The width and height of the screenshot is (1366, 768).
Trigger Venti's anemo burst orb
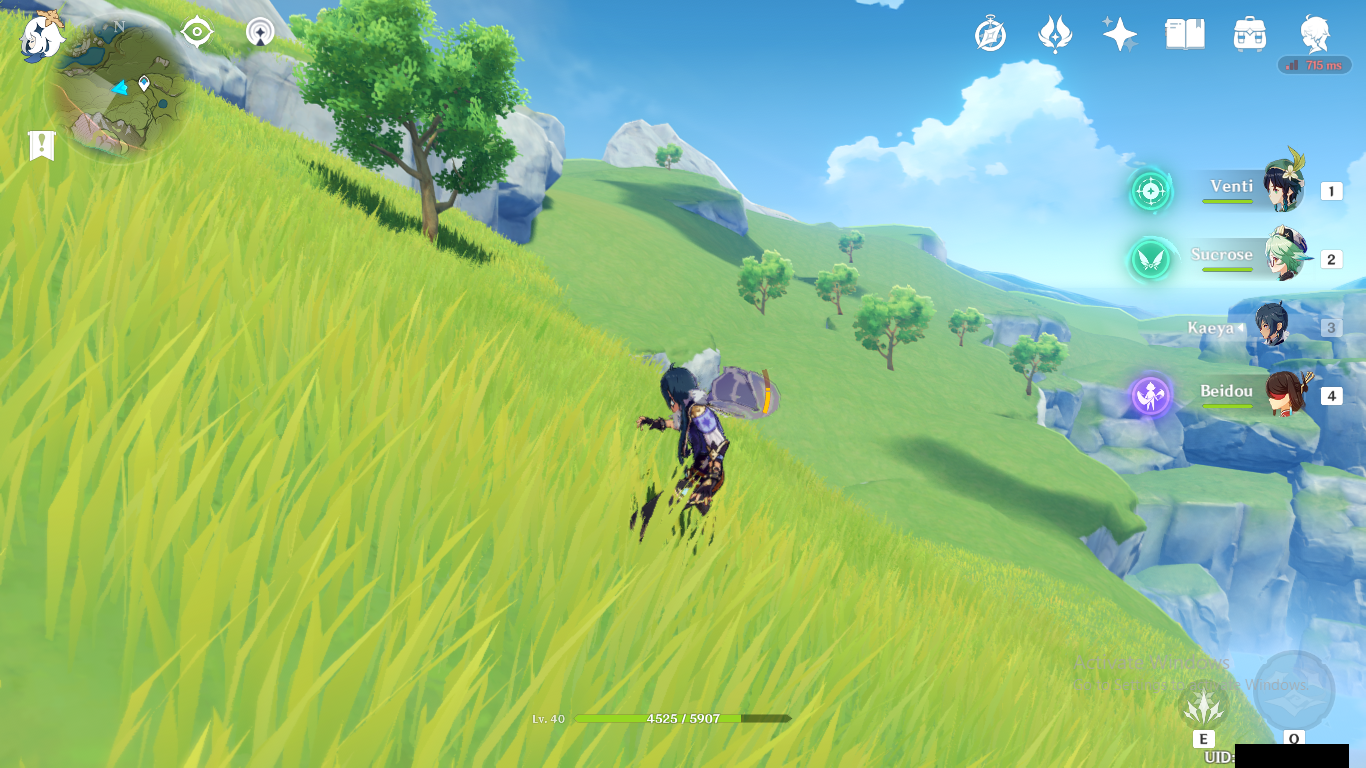coord(1150,191)
